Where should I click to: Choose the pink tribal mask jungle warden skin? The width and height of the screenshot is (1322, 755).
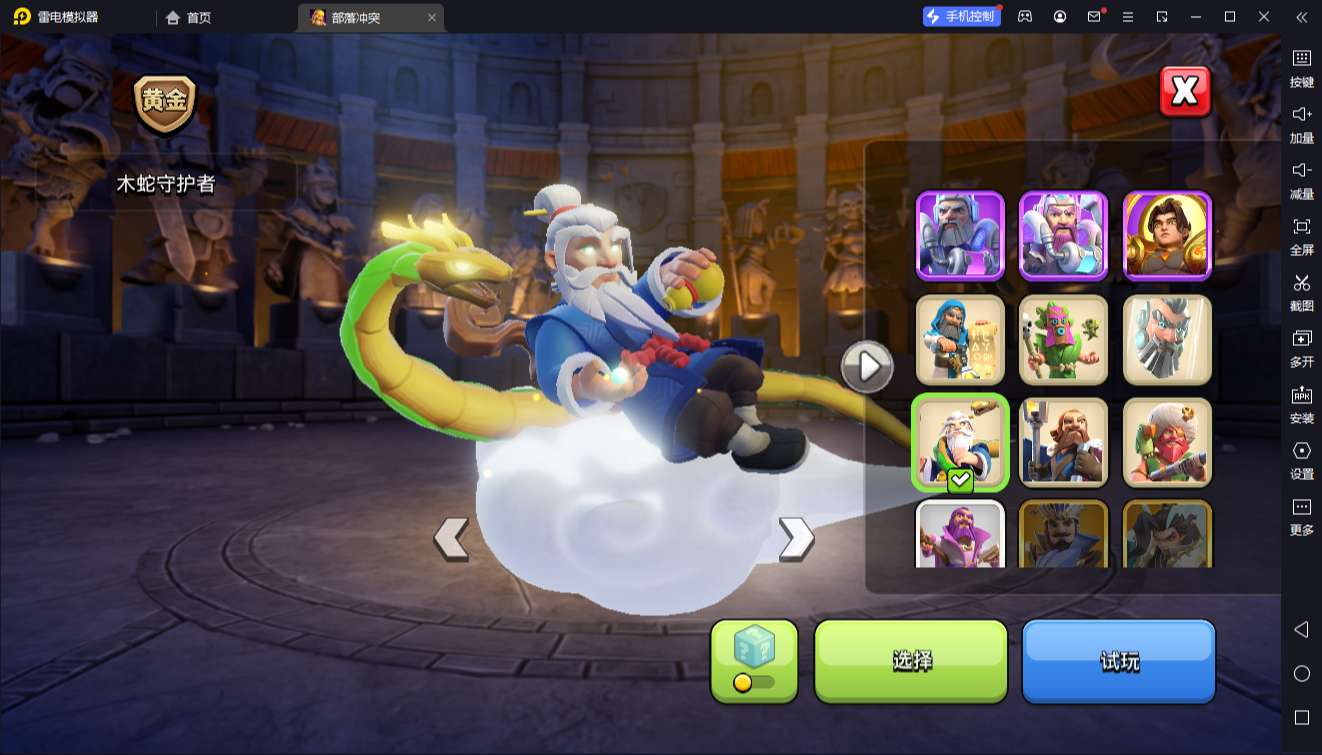pos(1063,339)
